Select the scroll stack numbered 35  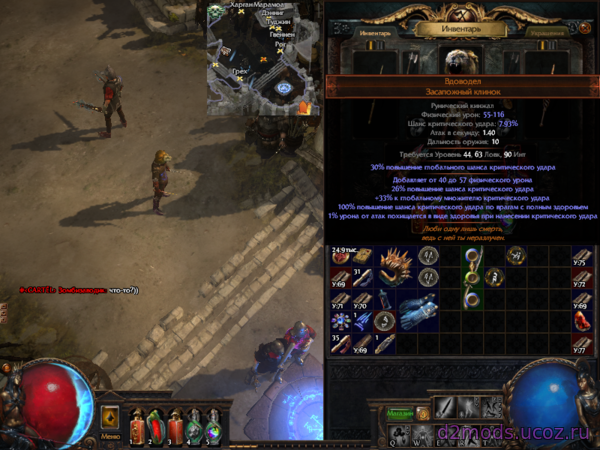(342, 343)
